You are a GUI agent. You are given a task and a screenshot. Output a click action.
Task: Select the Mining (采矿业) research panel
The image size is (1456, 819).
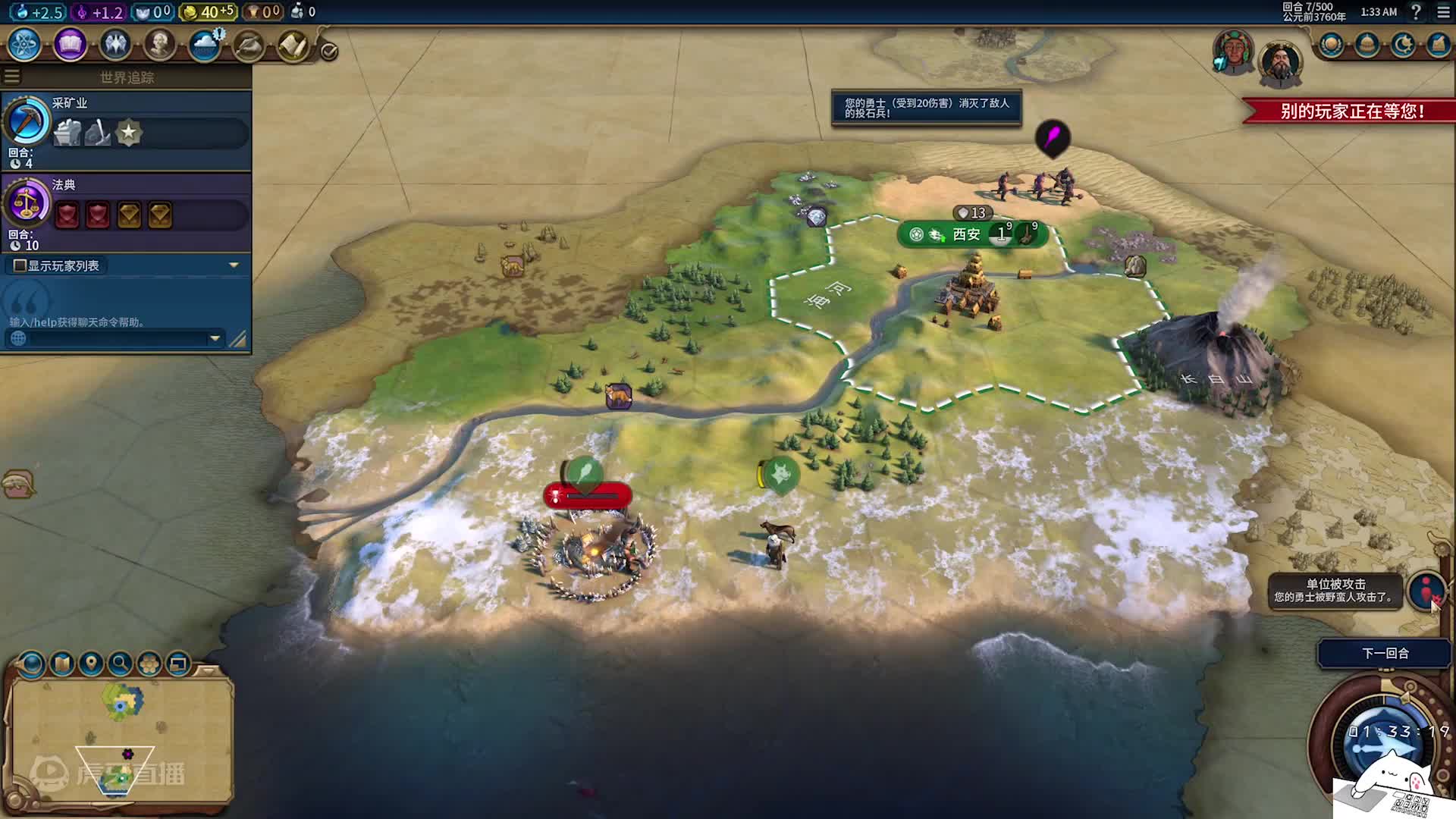click(126, 130)
